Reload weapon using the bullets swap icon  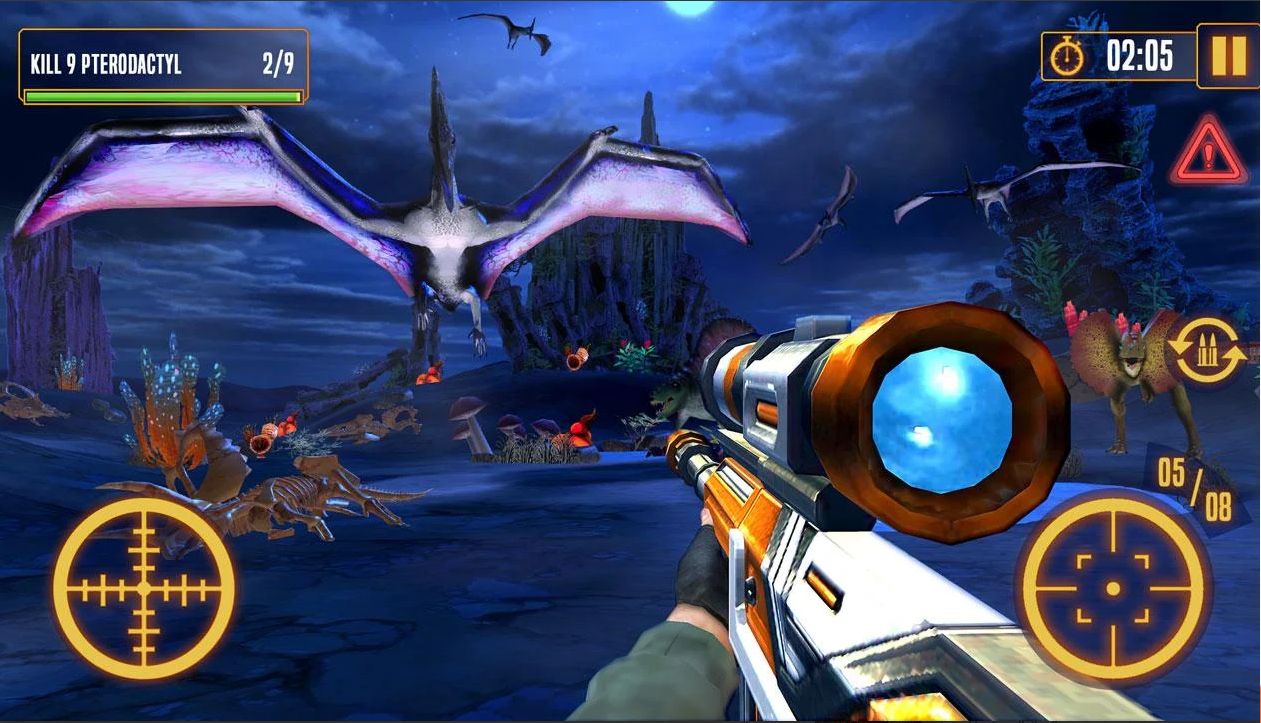[1207, 351]
